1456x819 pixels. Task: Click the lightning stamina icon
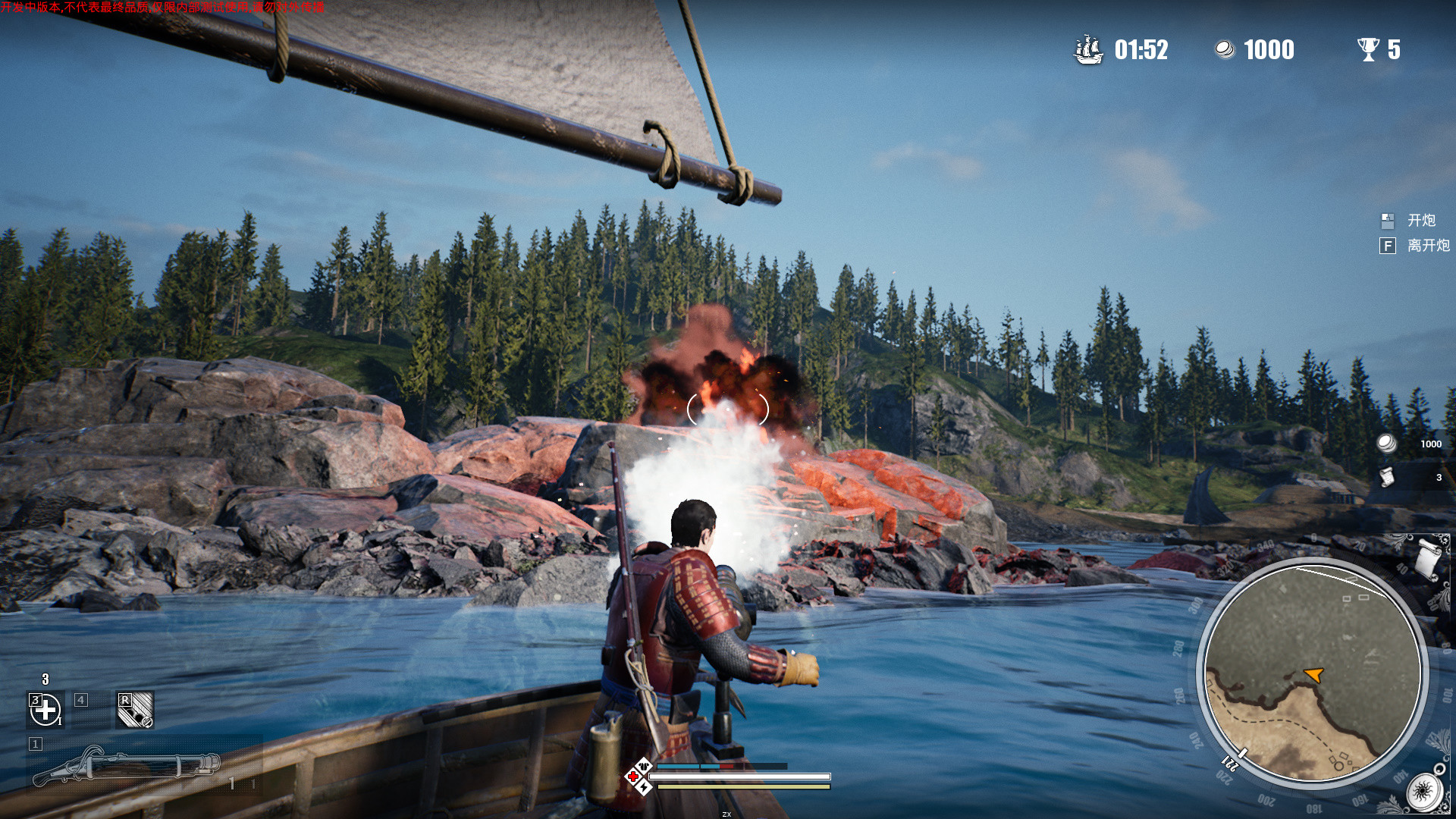tap(644, 787)
